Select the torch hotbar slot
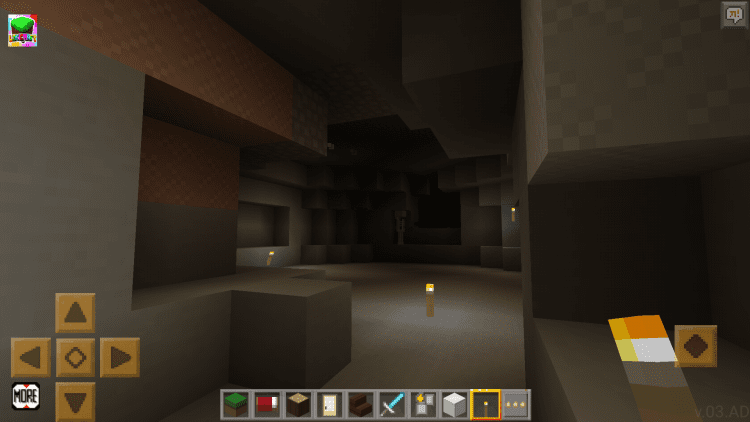The image size is (750, 422). (x=485, y=404)
